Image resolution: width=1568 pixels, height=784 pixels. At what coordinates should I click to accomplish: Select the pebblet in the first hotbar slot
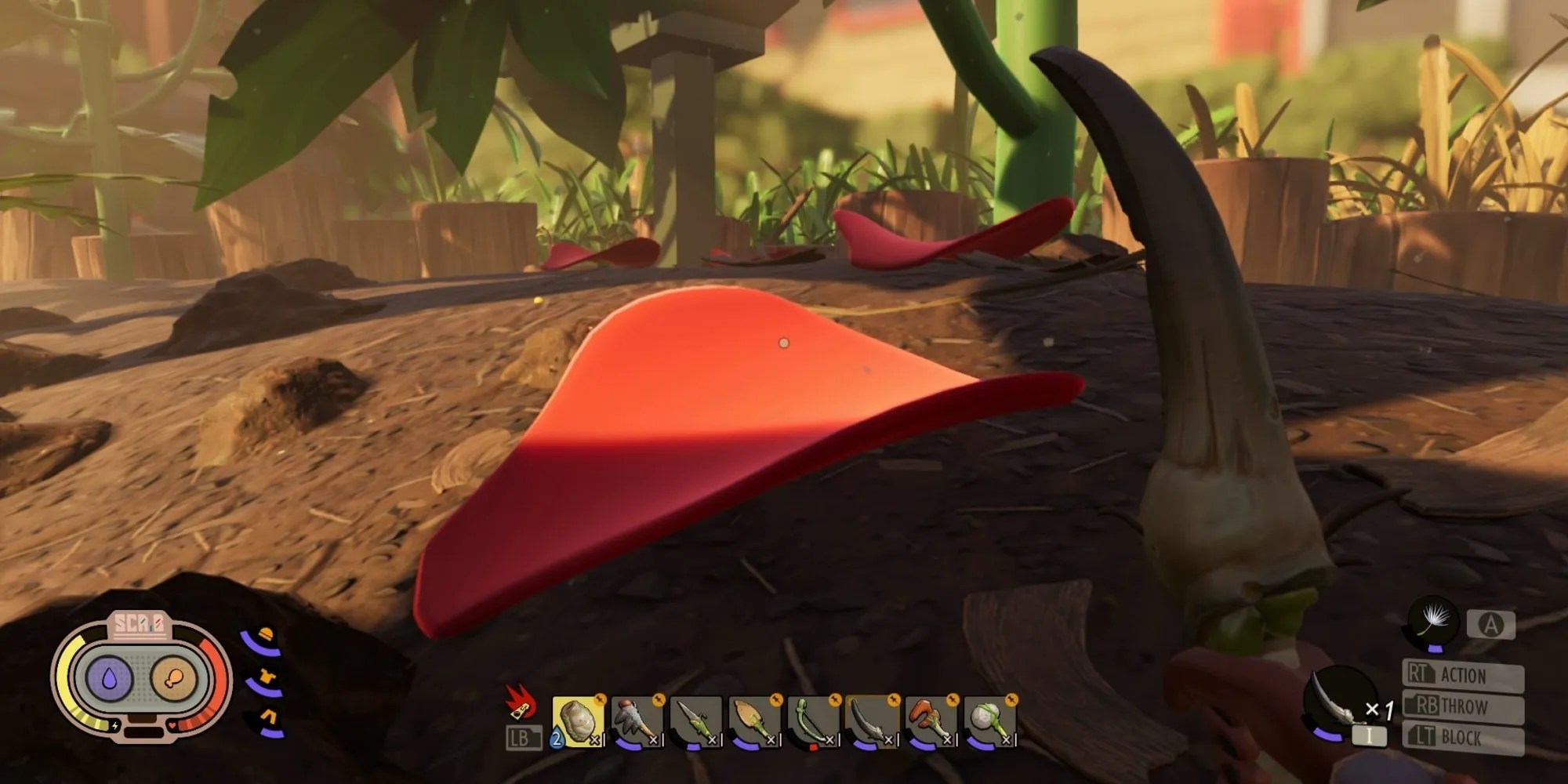580,717
